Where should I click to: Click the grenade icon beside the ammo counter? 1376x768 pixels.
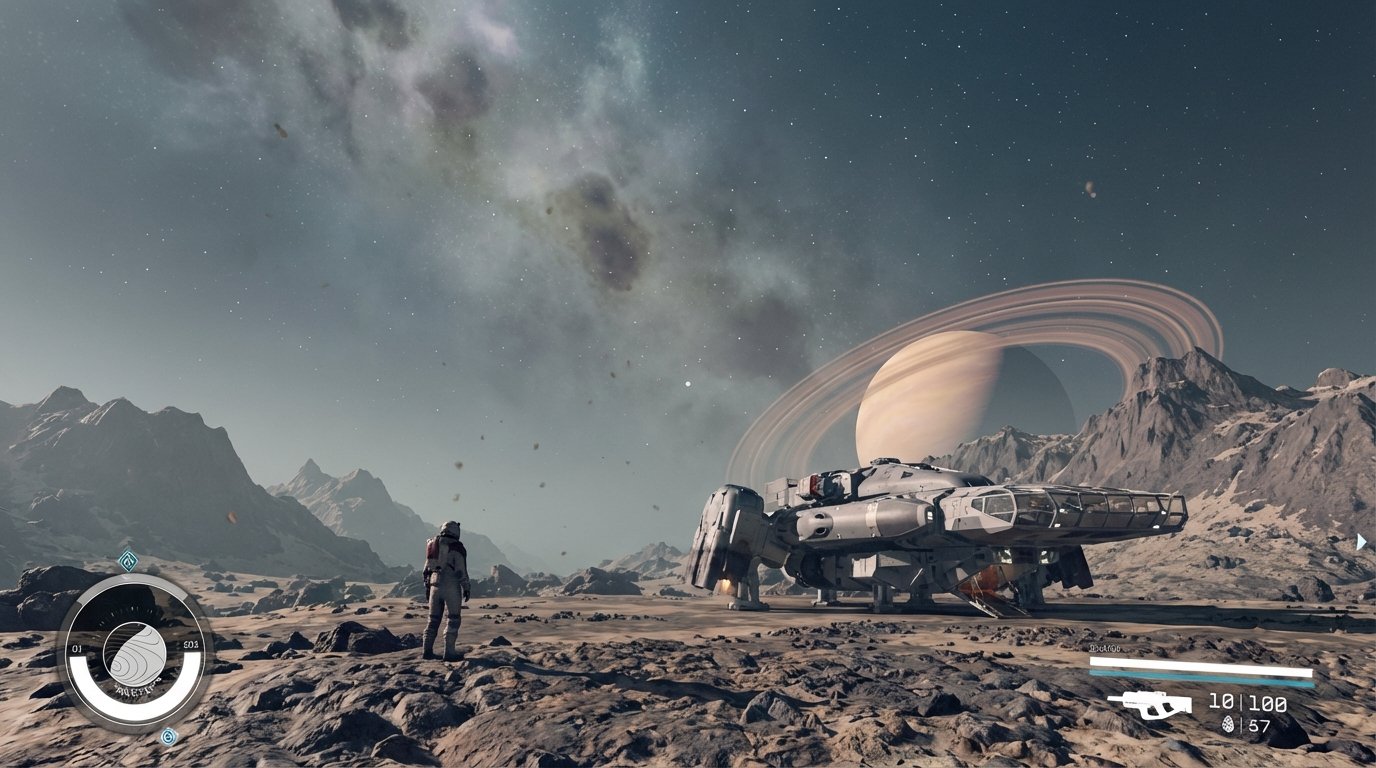[x=1228, y=725]
